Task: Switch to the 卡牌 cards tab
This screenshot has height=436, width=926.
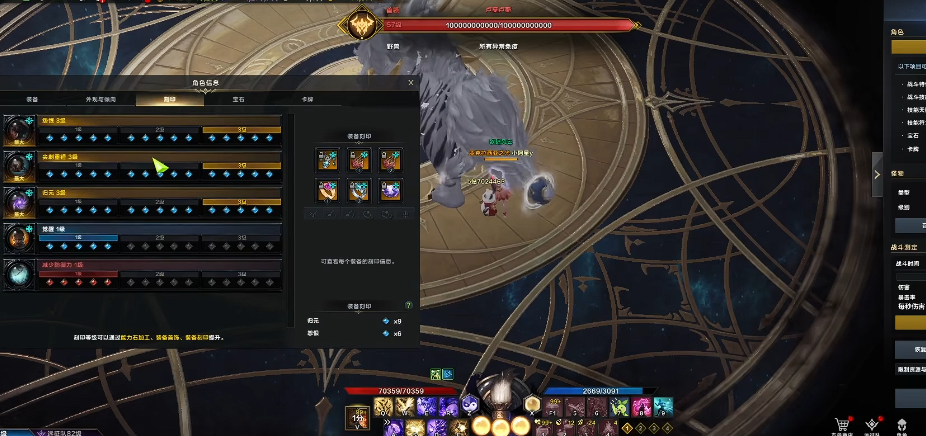Action: pos(308,100)
